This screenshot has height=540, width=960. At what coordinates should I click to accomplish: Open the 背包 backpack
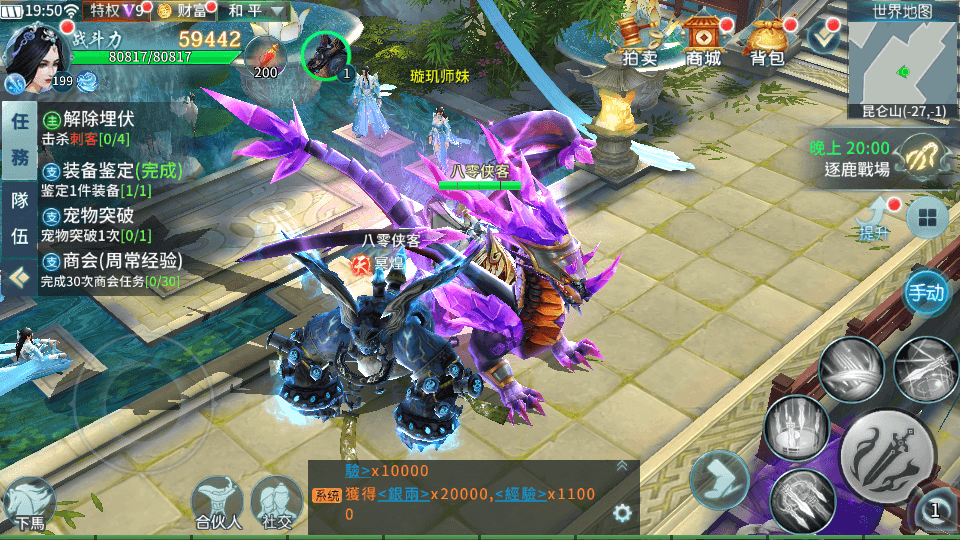click(x=767, y=42)
